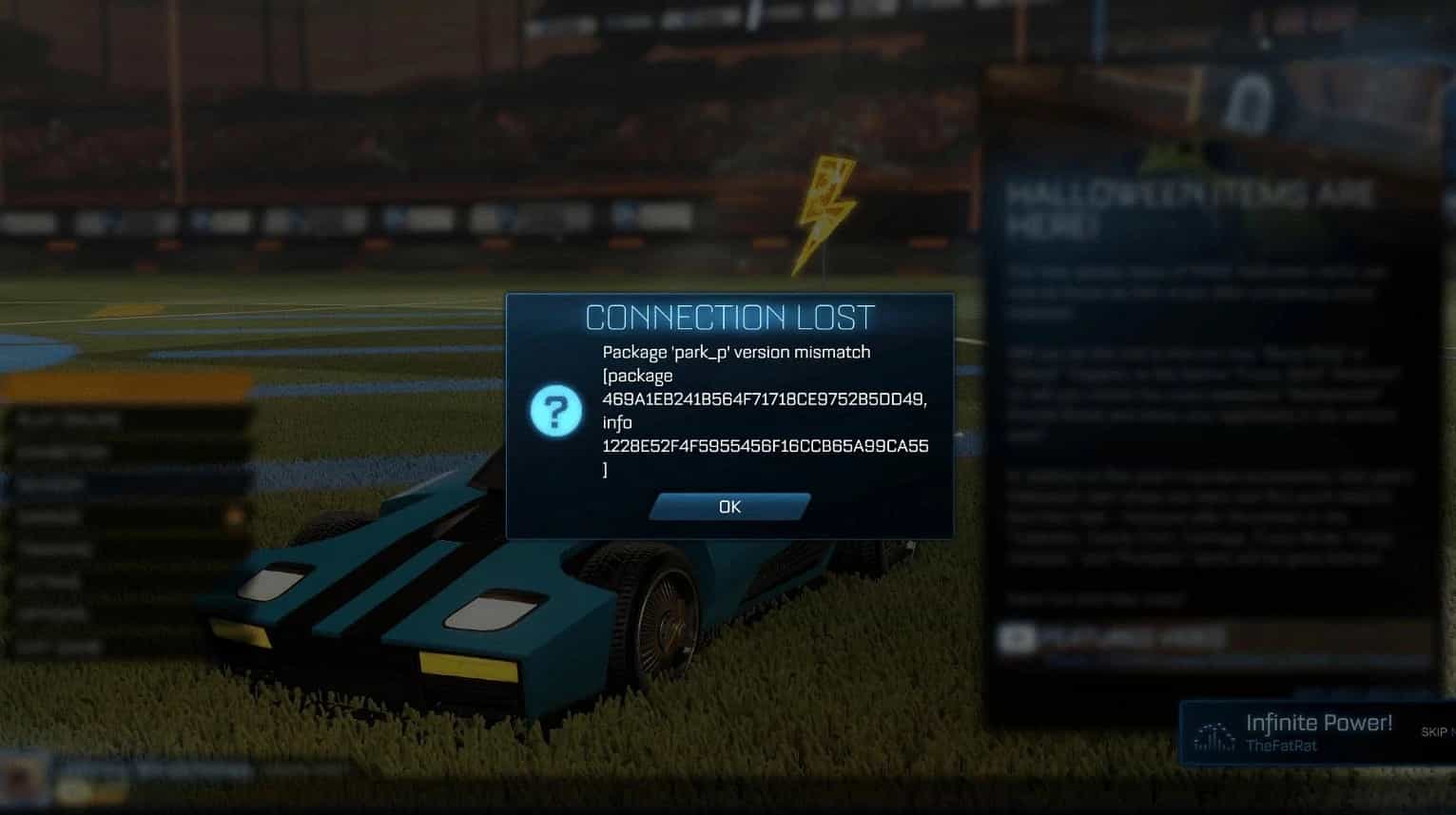Click the question mark icon in the dialog
The width and height of the screenshot is (1456, 815).
click(x=558, y=412)
